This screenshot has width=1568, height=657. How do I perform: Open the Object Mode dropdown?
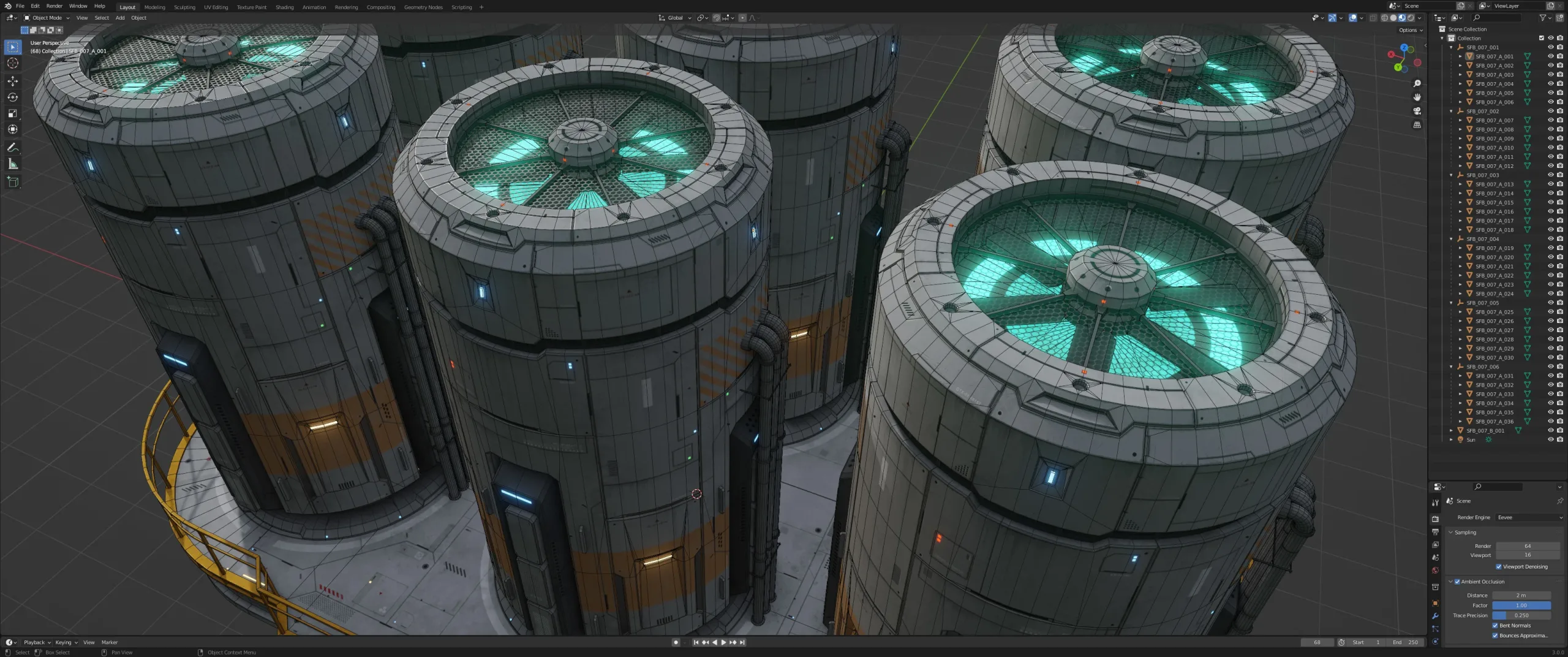pos(46,18)
